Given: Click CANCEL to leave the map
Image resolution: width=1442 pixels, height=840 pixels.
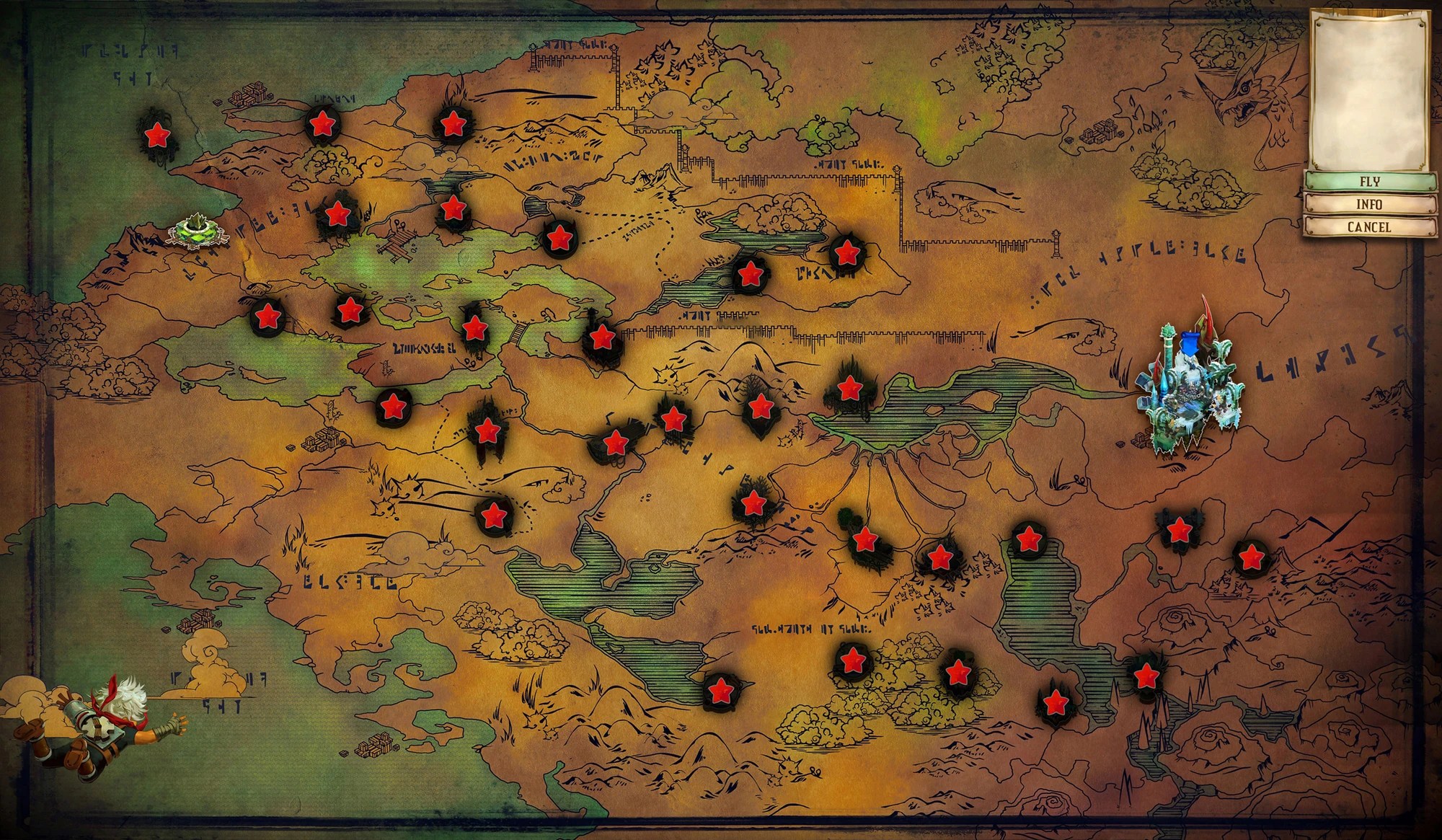Looking at the screenshot, I should point(1371,229).
